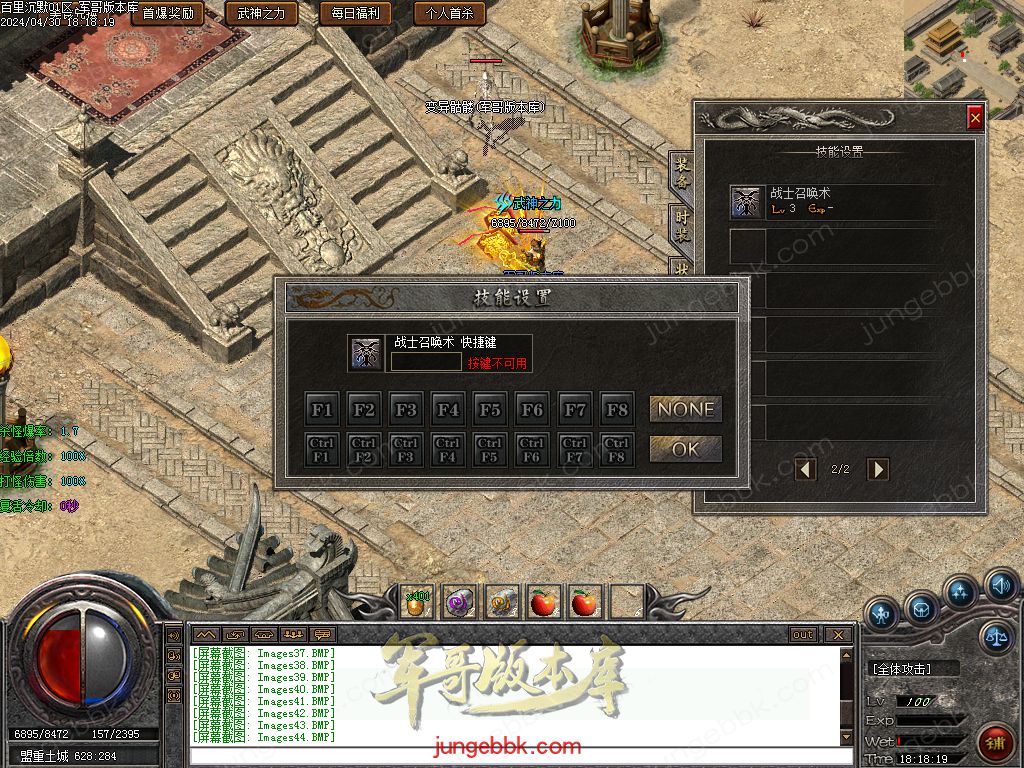The height and width of the screenshot is (768, 1024).
Task: Go to previous skill page
Action: [x=806, y=468]
